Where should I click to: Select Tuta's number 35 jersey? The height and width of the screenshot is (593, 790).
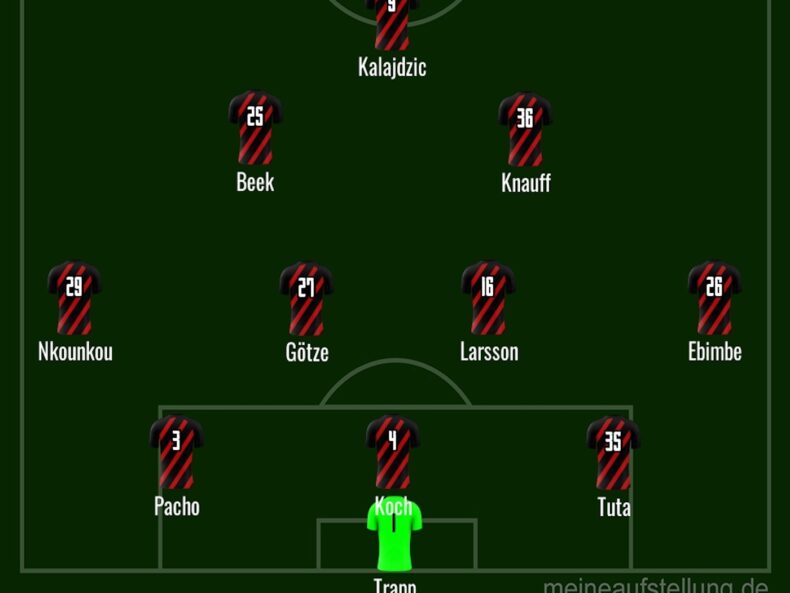(x=613, y=452)
